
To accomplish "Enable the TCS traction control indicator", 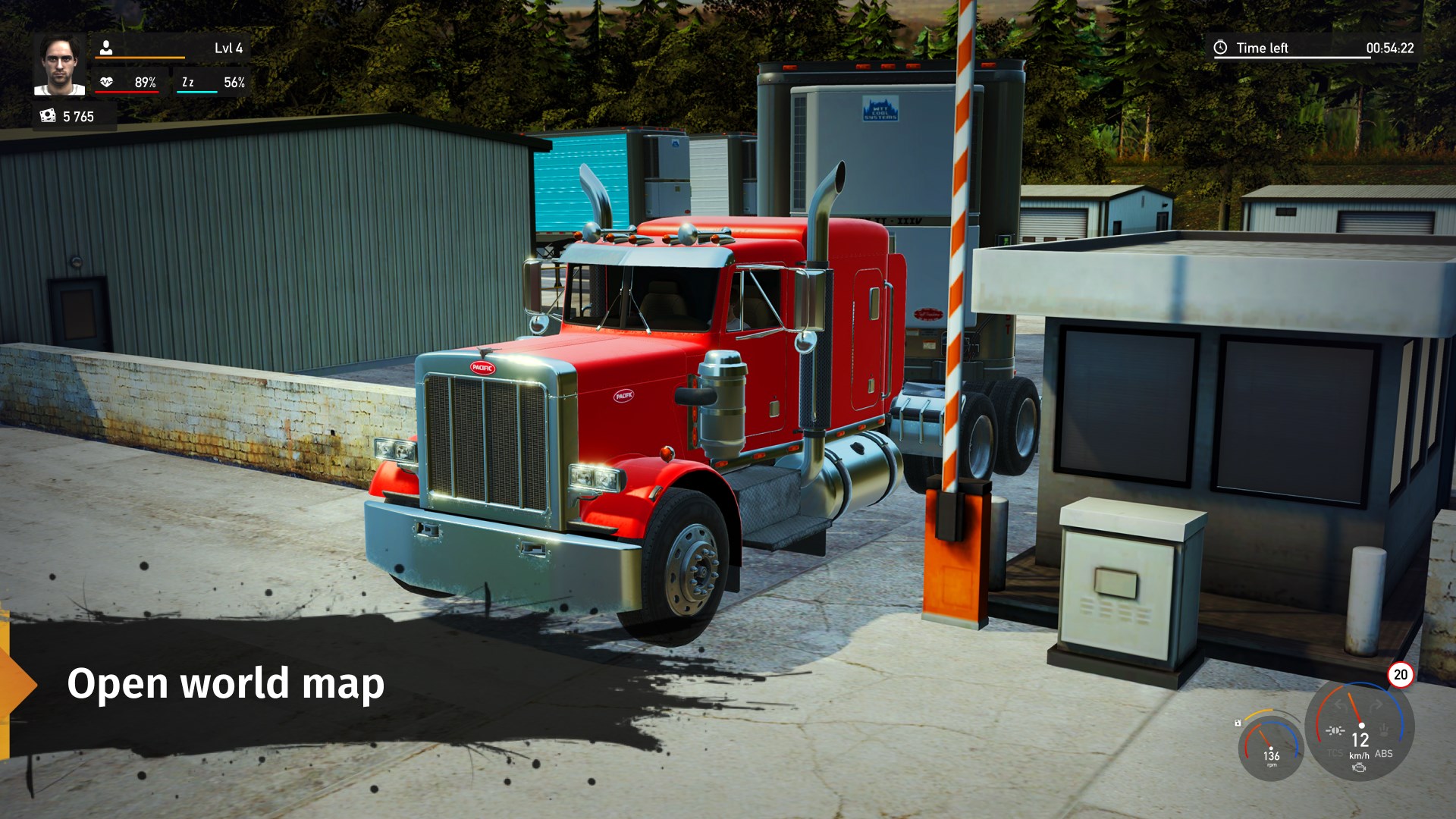I will 1335,753.
